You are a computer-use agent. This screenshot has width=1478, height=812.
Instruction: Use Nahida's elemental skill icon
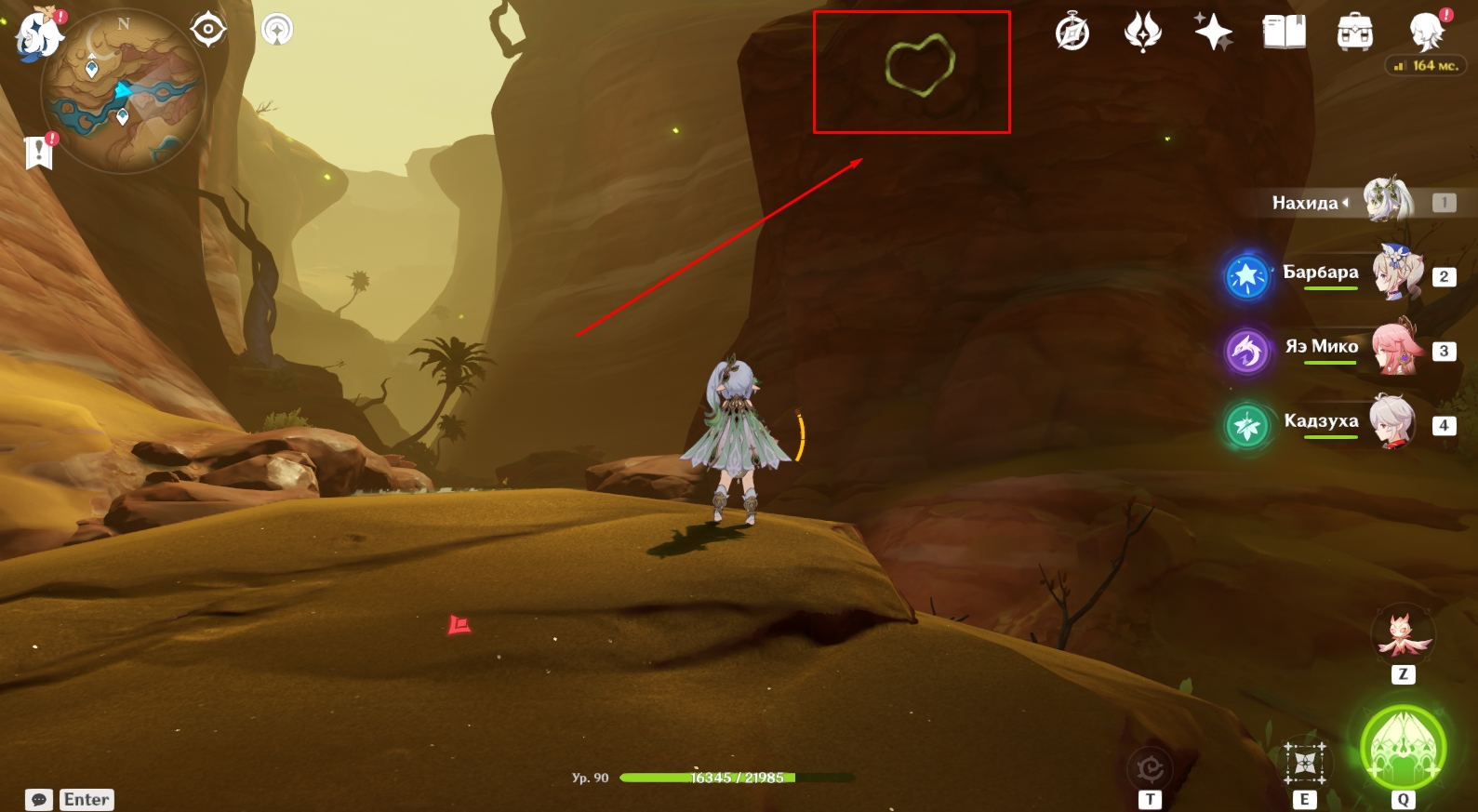(x=1305, y=764)
